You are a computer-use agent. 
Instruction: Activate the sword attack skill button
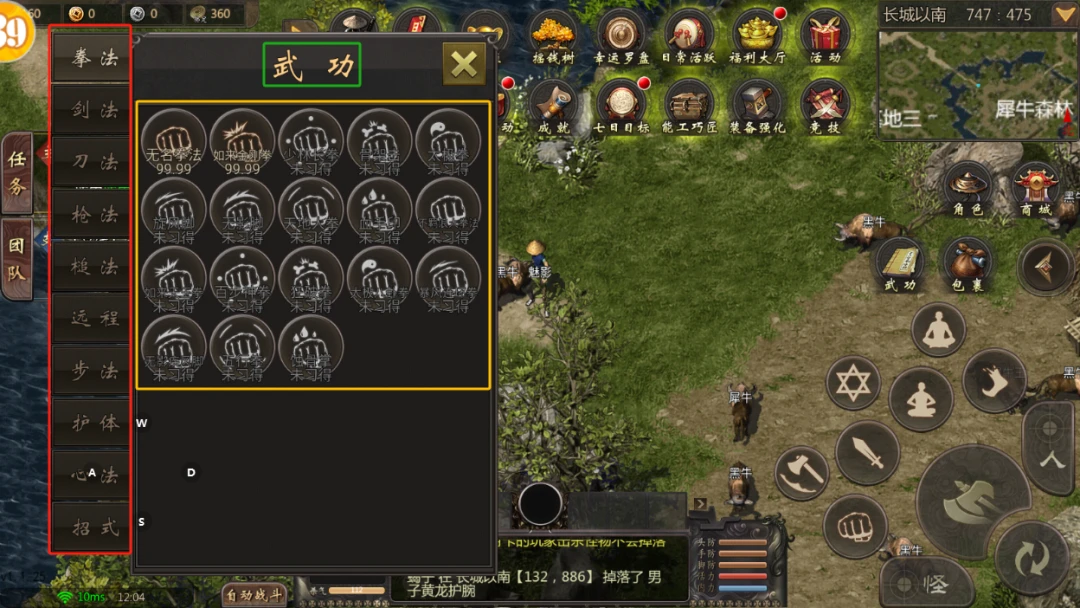(866, 452)
